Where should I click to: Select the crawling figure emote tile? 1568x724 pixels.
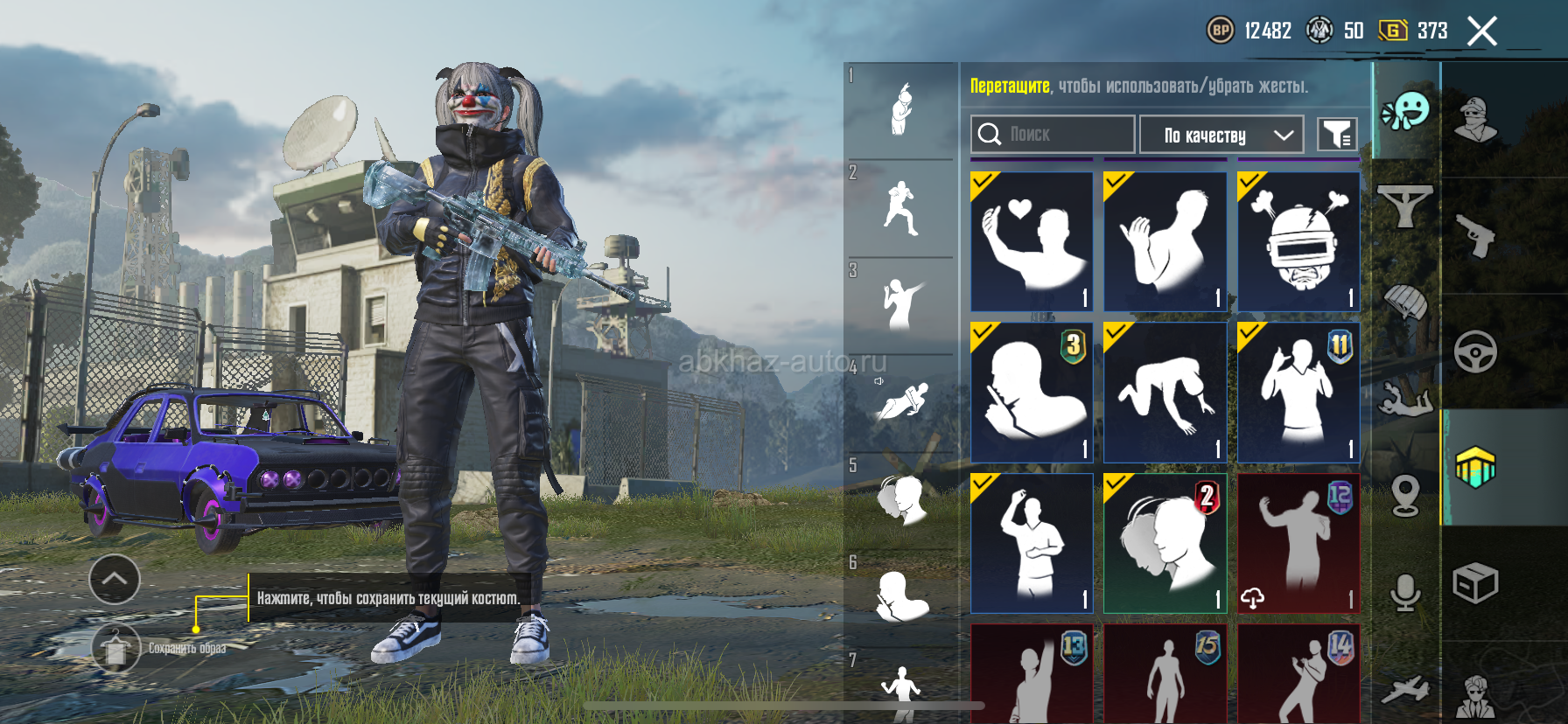point(1165,392)
